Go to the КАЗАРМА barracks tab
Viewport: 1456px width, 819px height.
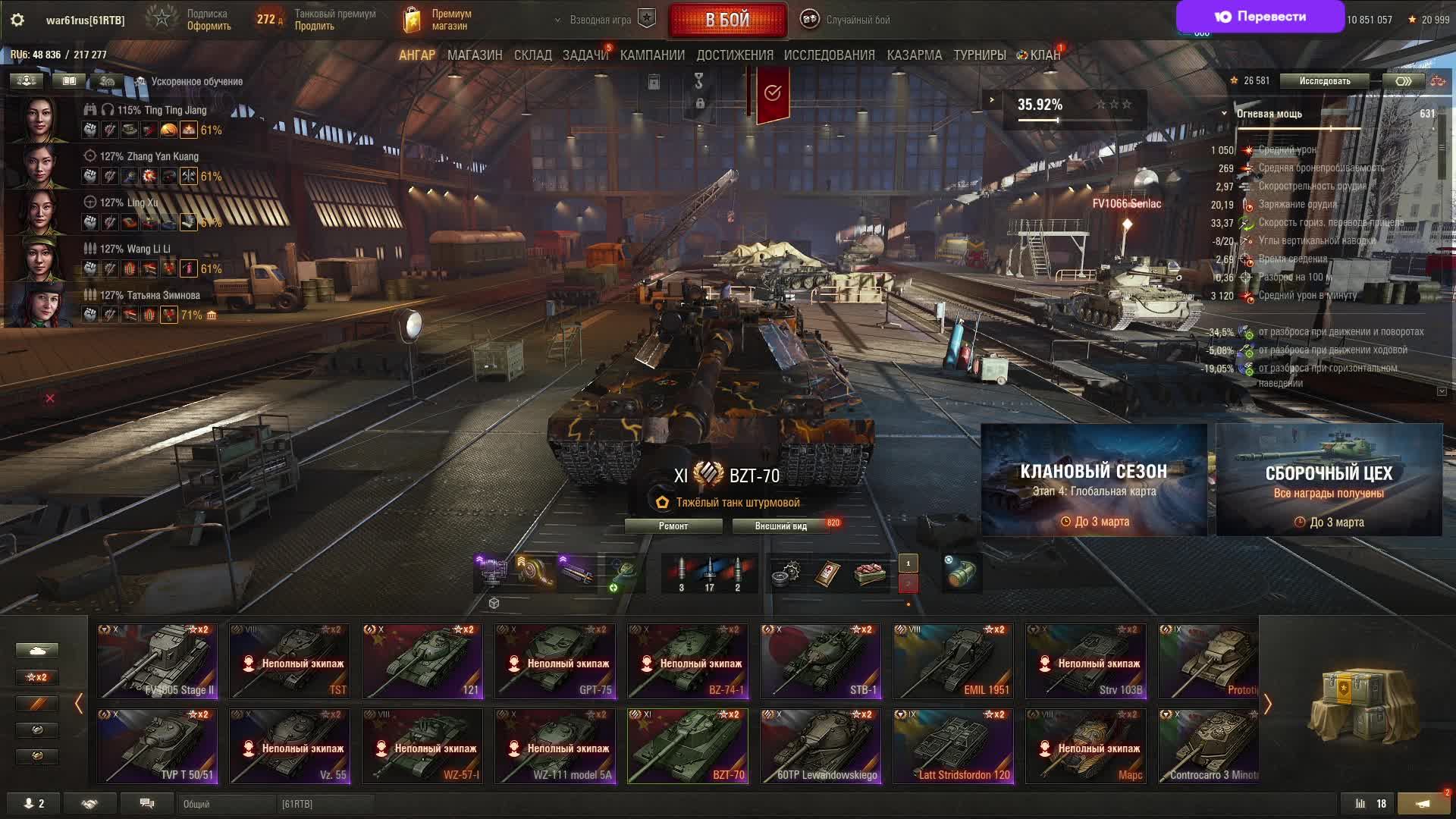point(914,55)
